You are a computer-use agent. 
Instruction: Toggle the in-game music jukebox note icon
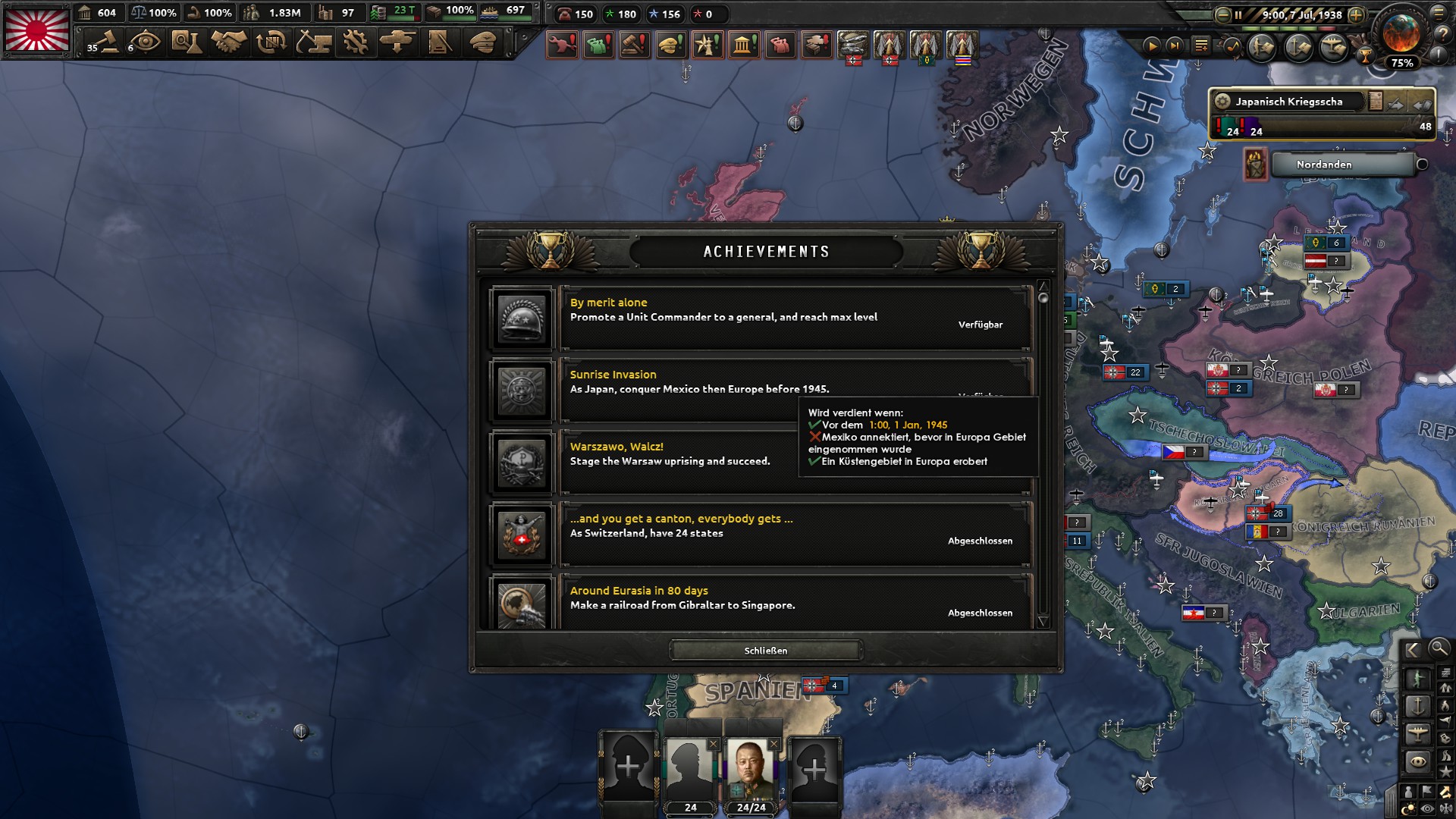(1232, 46)
